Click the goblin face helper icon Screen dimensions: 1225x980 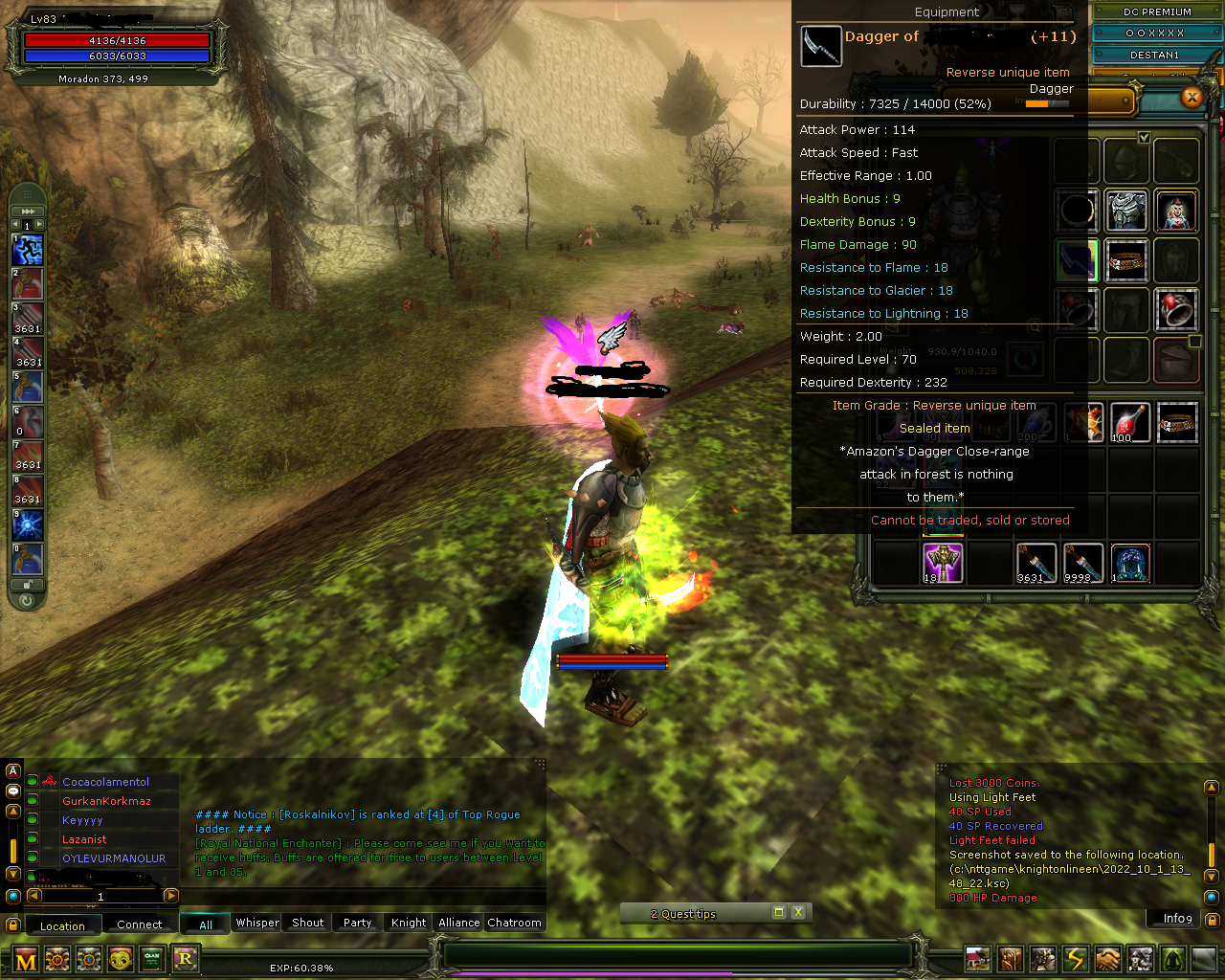(120, 960)
